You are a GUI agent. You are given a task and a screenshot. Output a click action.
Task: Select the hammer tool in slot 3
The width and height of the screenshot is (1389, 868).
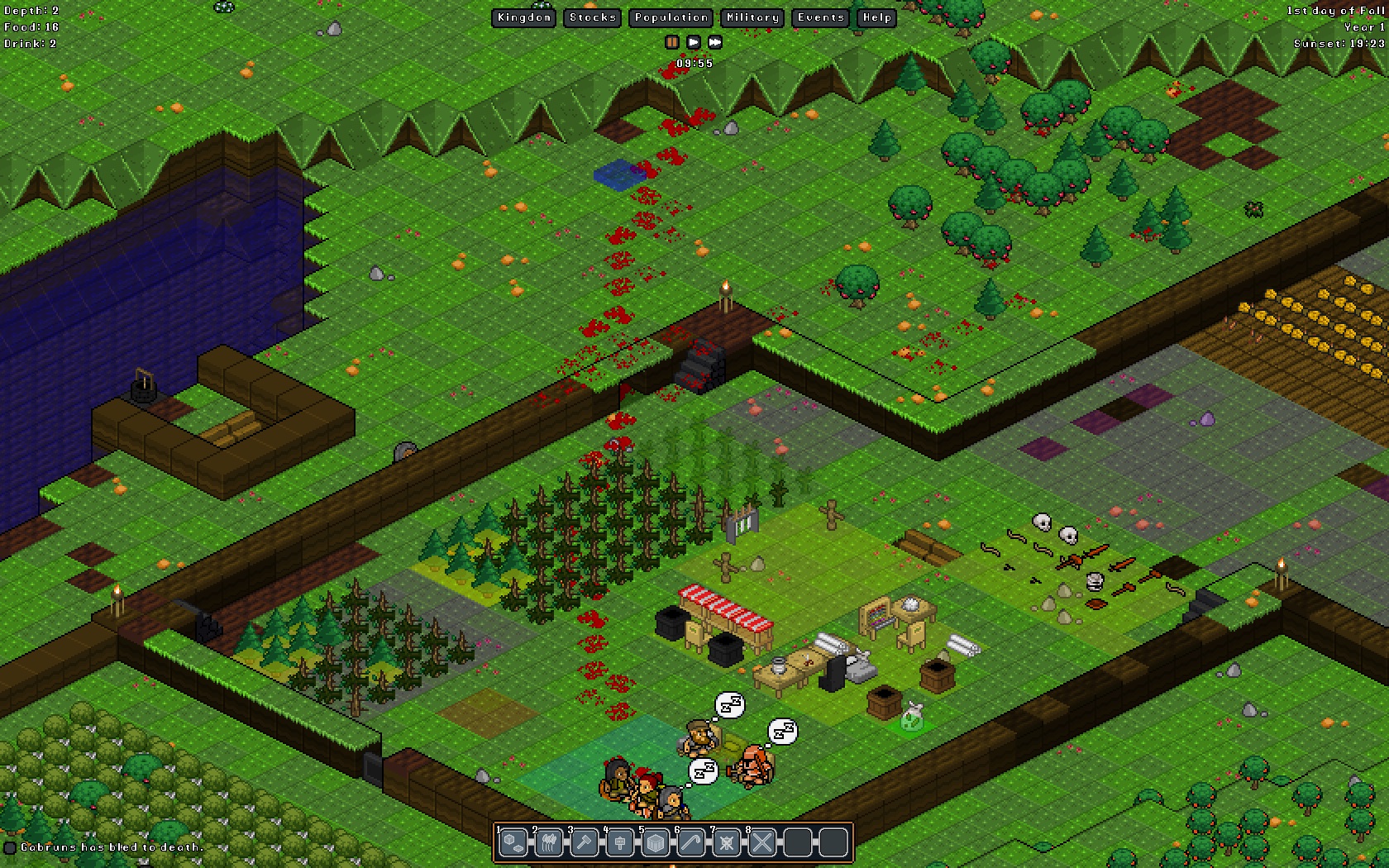[x=585, y=843]
